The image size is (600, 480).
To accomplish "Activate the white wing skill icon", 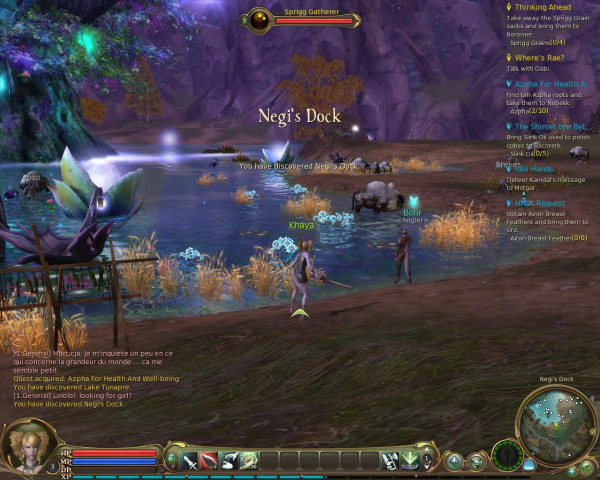I will 229,460.
